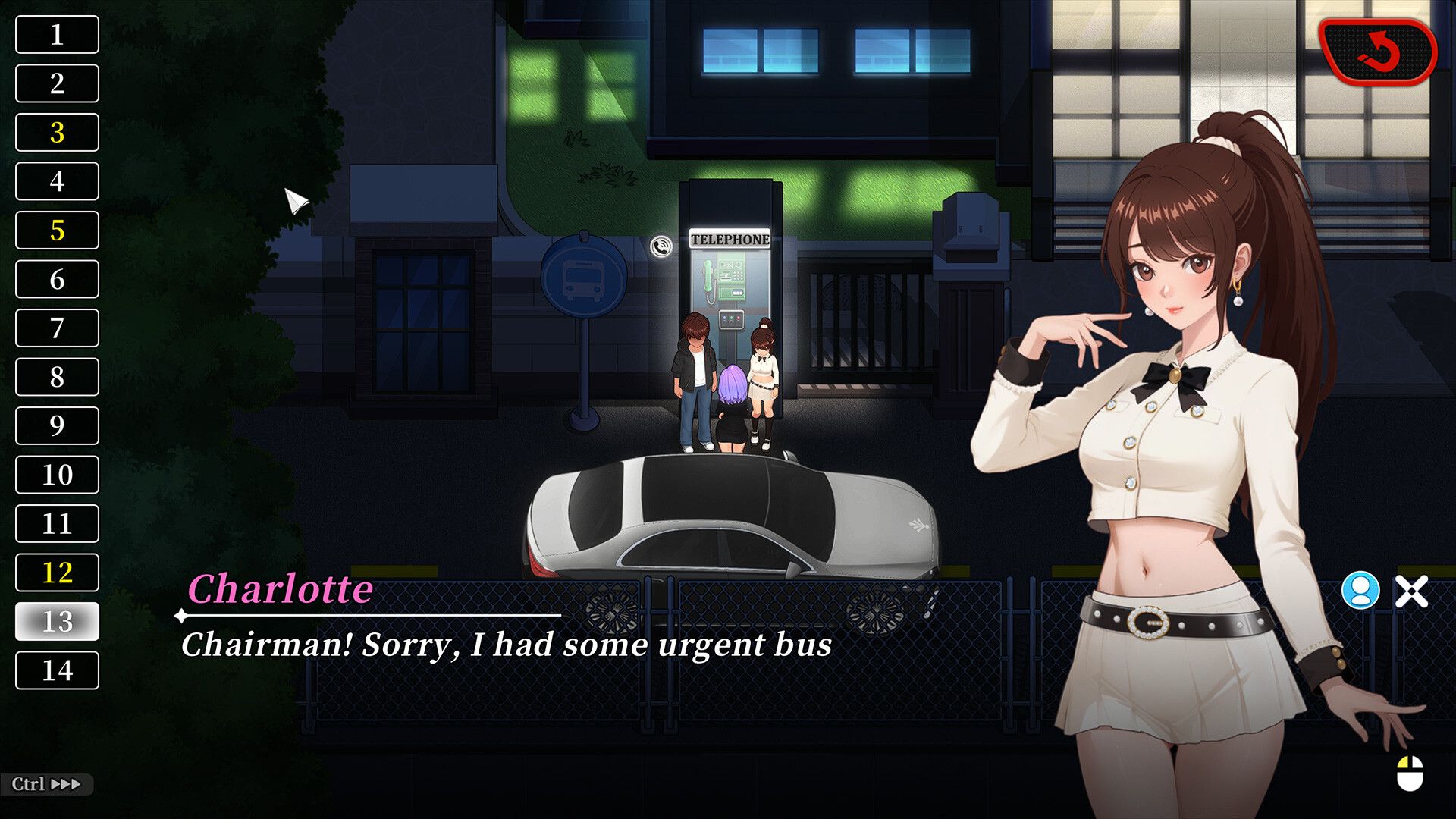The height and width of the screenshot is (819, 1456).
Task: Click the highlighted scene 13 button
Action: [57, 622]
